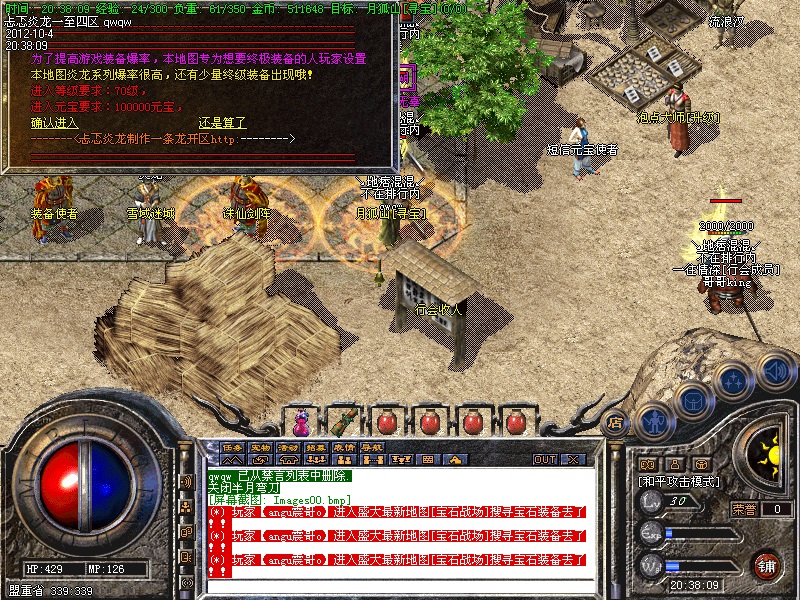Open the 宠物 pet tab
The height and width of the screenshot is (600, 800).
(x=261, y=446)
